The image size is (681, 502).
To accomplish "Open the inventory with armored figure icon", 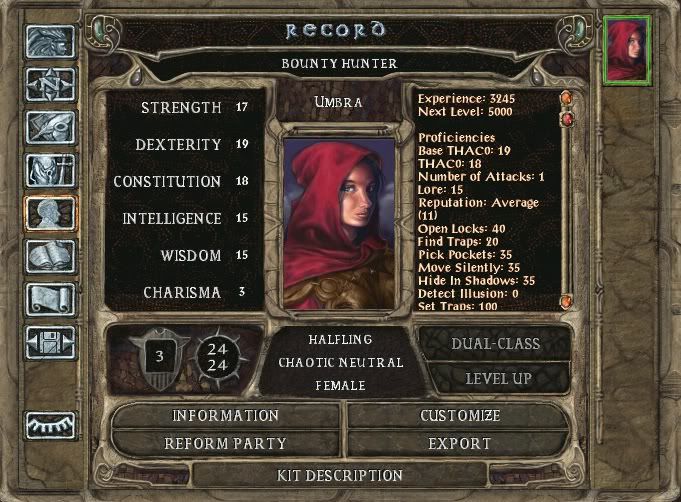I will pyautogui.click(x=51, y=172).
